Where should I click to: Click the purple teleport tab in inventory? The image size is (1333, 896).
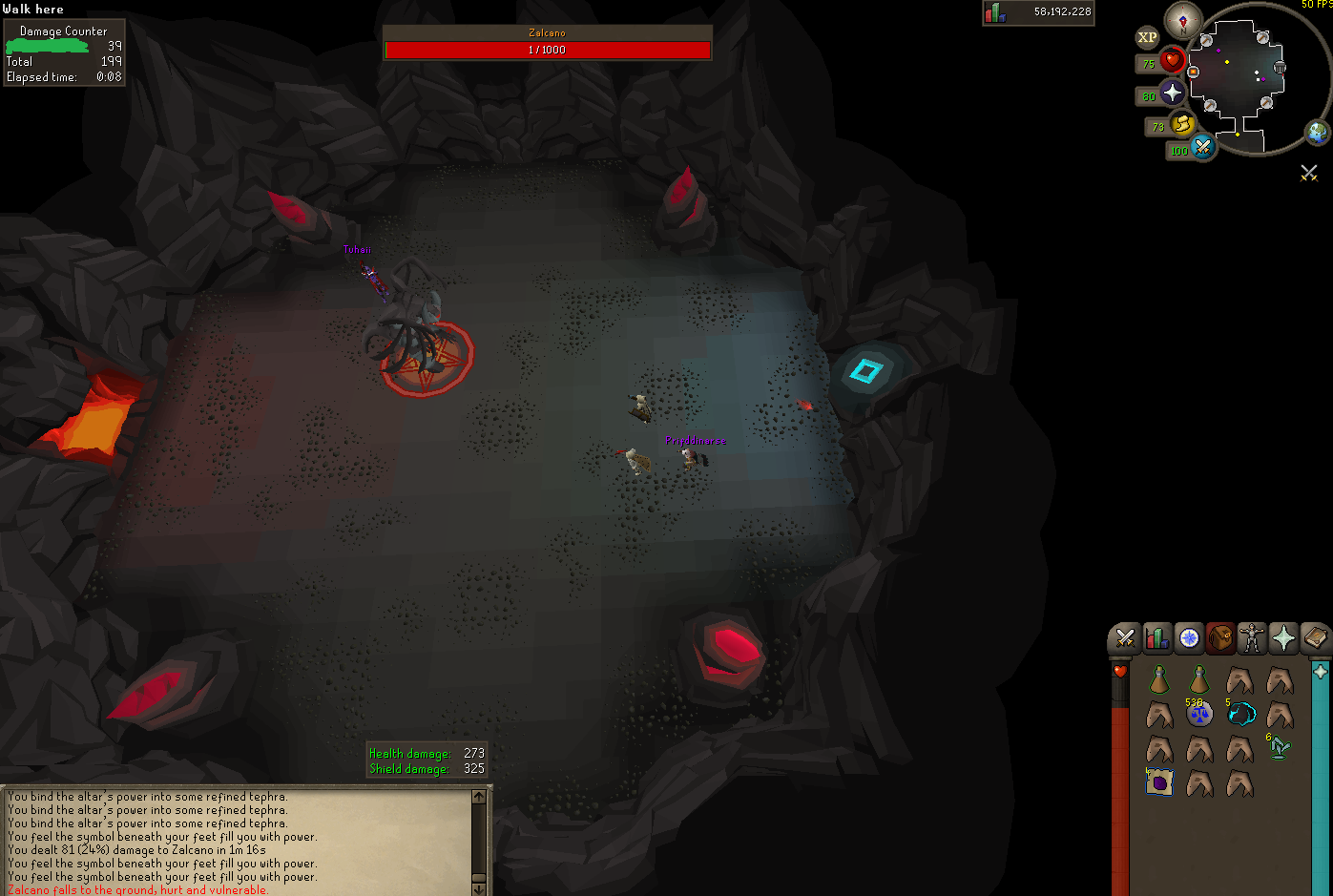click(x=1159, y=782)
